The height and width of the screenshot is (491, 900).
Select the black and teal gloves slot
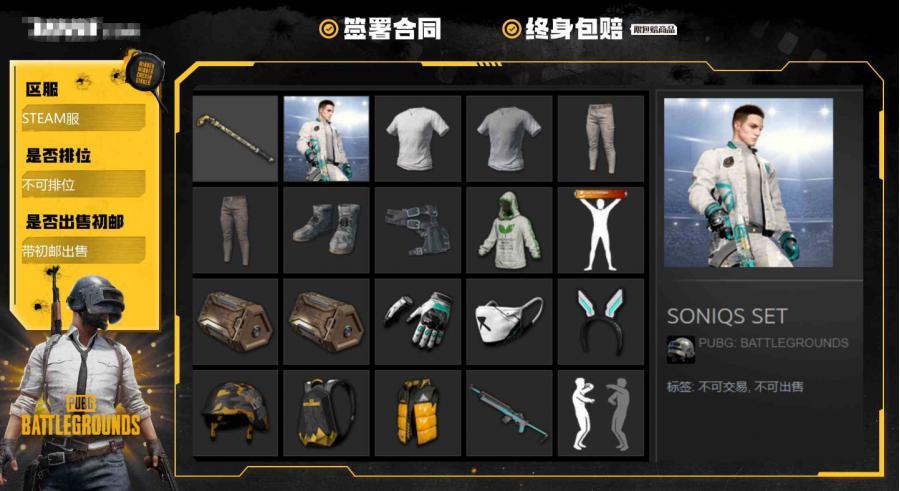(x=417, y=321)
